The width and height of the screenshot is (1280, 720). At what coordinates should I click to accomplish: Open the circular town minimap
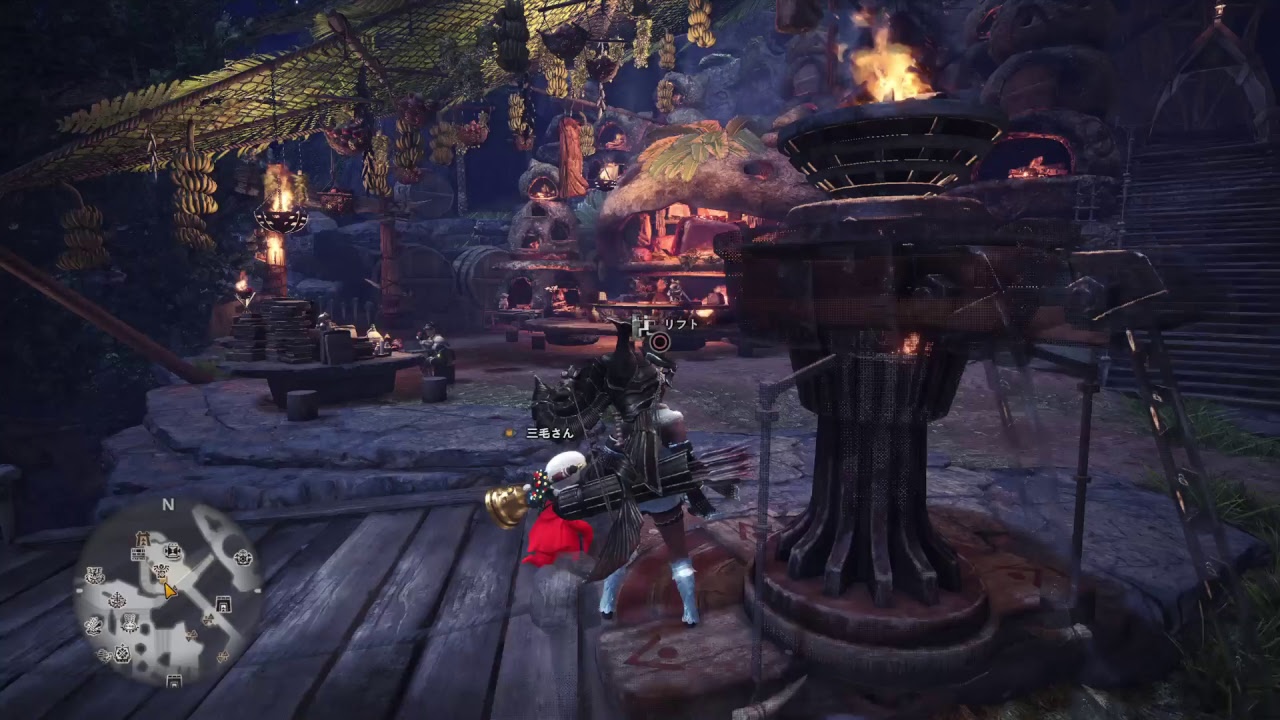(168, 593)
